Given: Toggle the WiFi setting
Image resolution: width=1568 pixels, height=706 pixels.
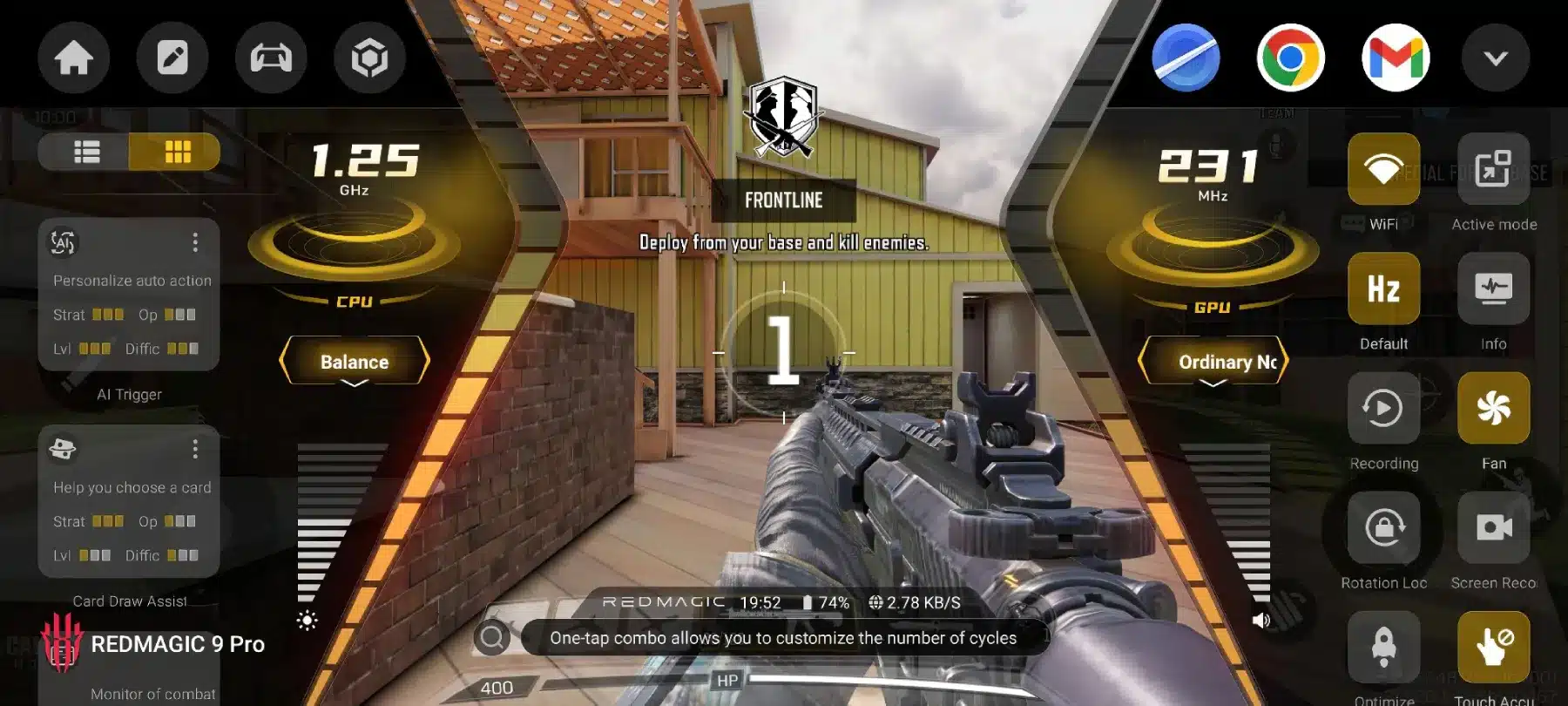Looking at the screenshot, I should click(1383, 169).
